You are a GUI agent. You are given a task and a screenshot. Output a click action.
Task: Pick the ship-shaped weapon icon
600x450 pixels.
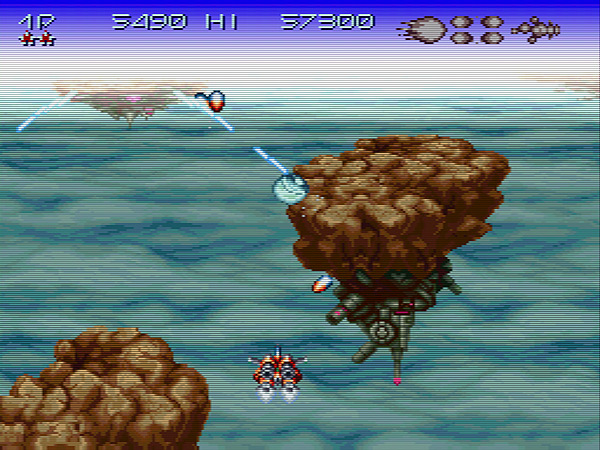tap(536, 28)
